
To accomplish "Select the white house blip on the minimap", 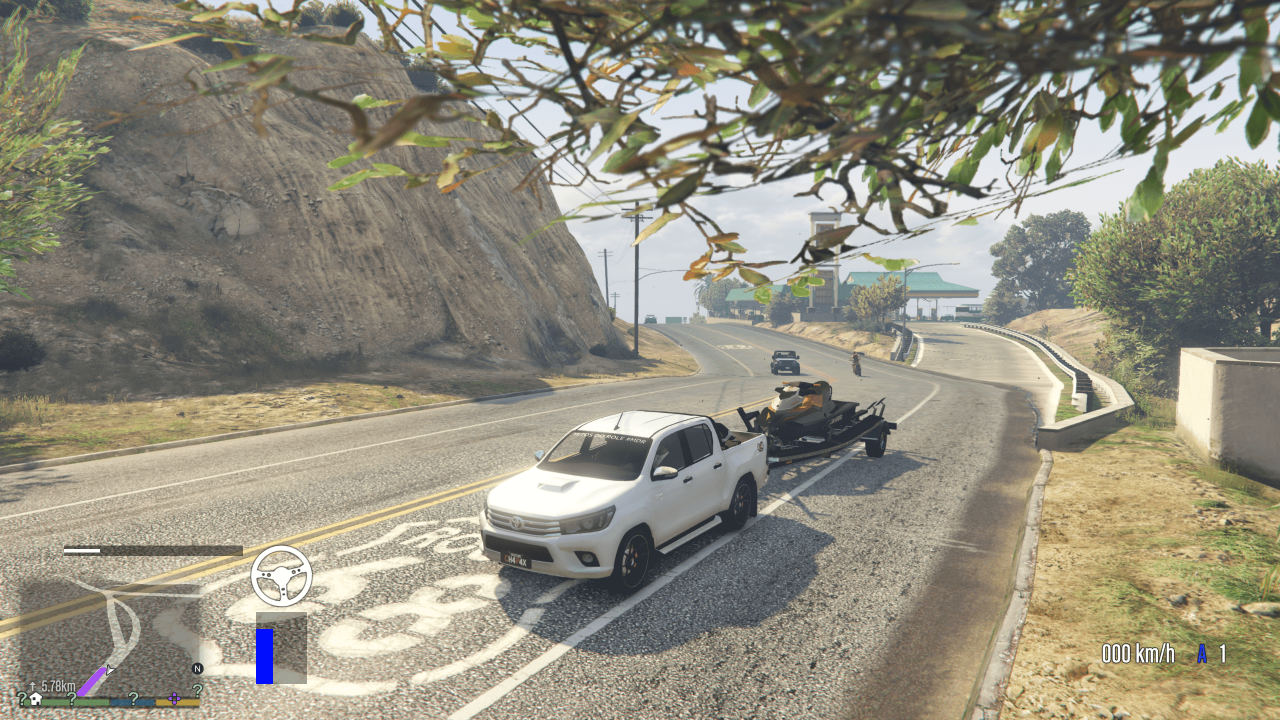I will click(x=36, y=699).
